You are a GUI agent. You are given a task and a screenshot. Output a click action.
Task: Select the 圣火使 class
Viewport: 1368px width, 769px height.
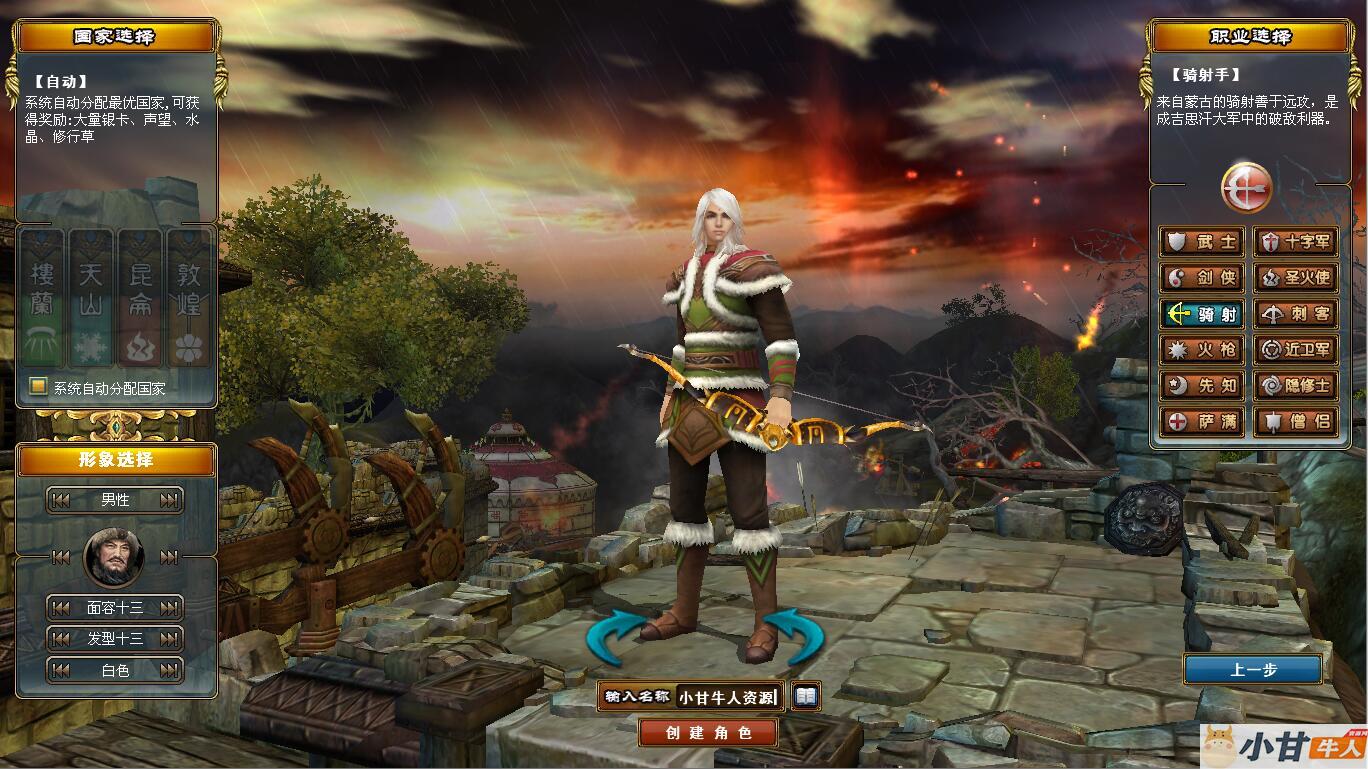[1296, 278]
